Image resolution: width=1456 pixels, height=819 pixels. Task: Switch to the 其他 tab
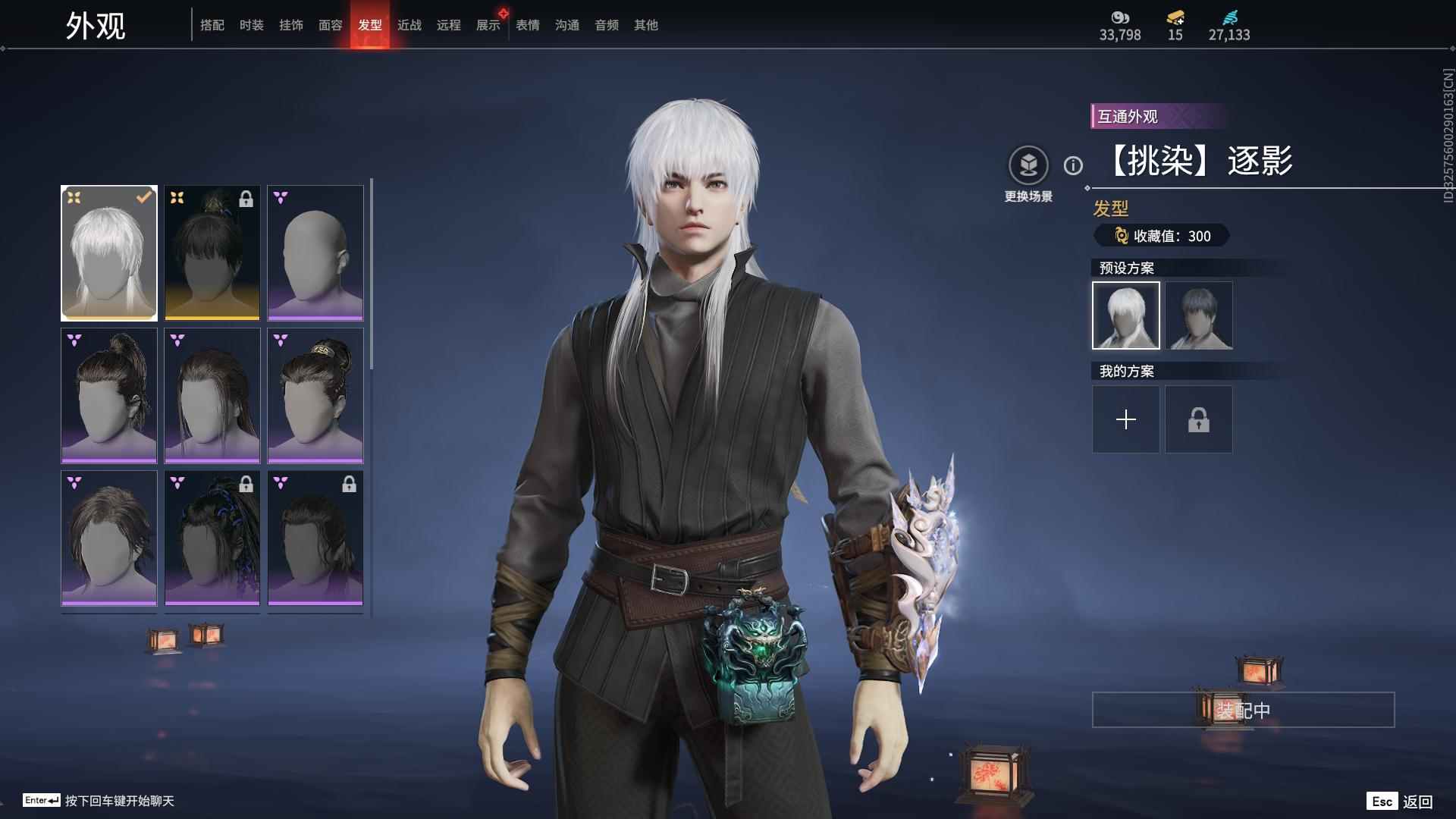pyautogui.click(x=645, y=25)
